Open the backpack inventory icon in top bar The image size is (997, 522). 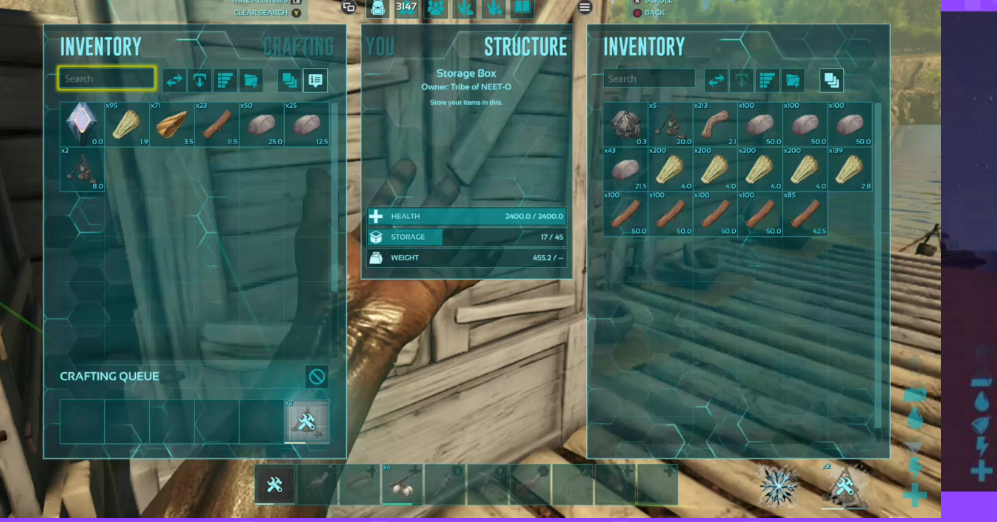click(x=378, y=8)
